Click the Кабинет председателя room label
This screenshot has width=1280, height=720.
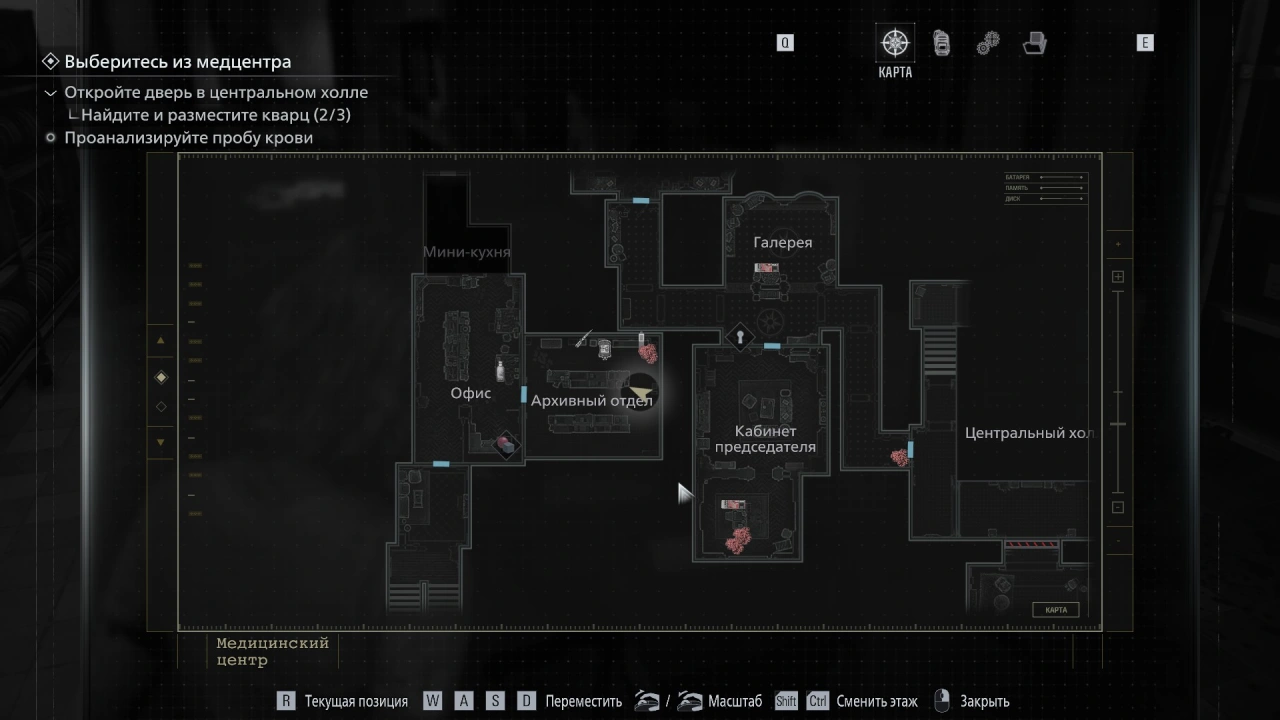(765, 439)
